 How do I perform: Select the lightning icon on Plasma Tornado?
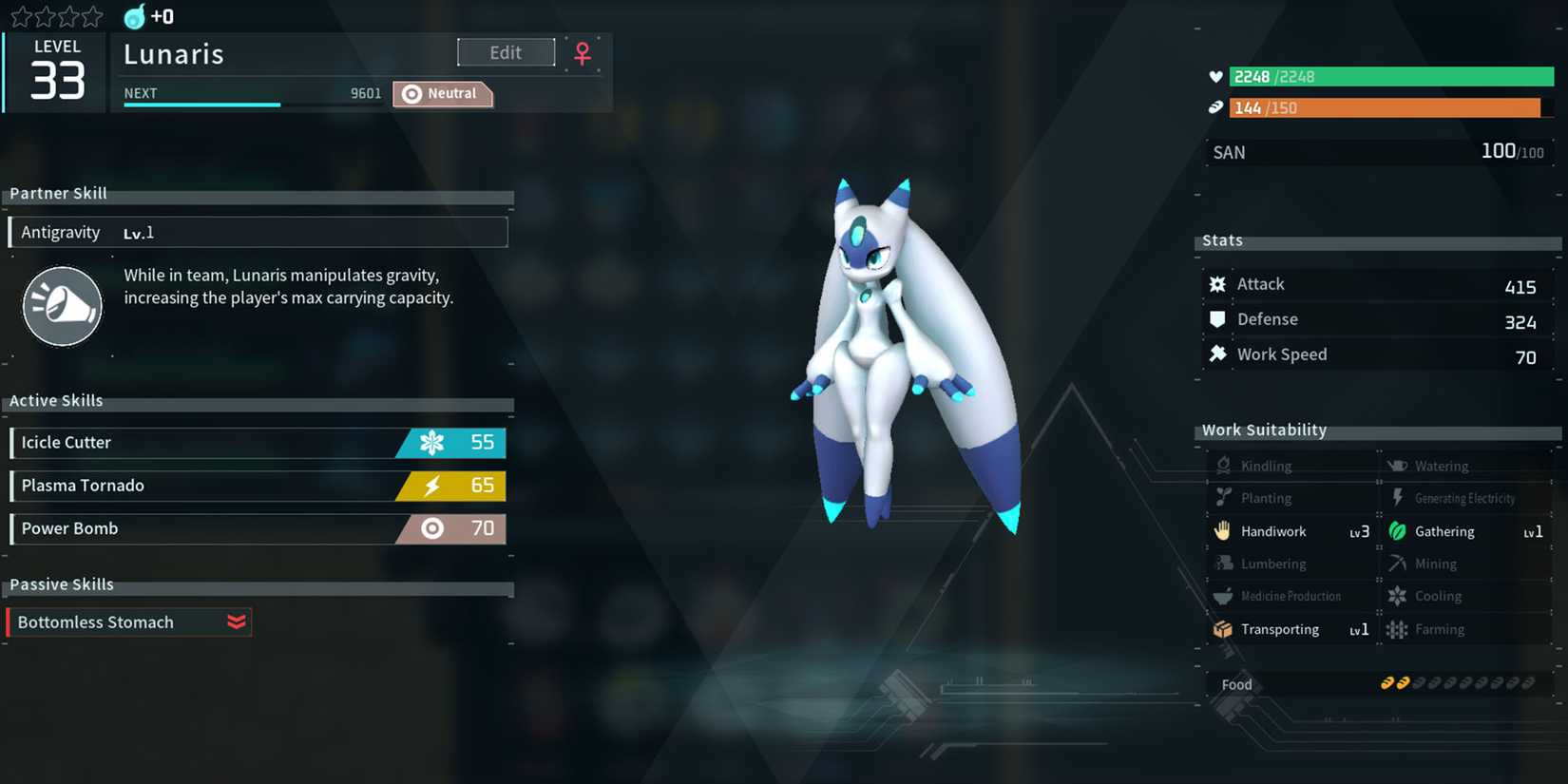[x=432, y=486]
